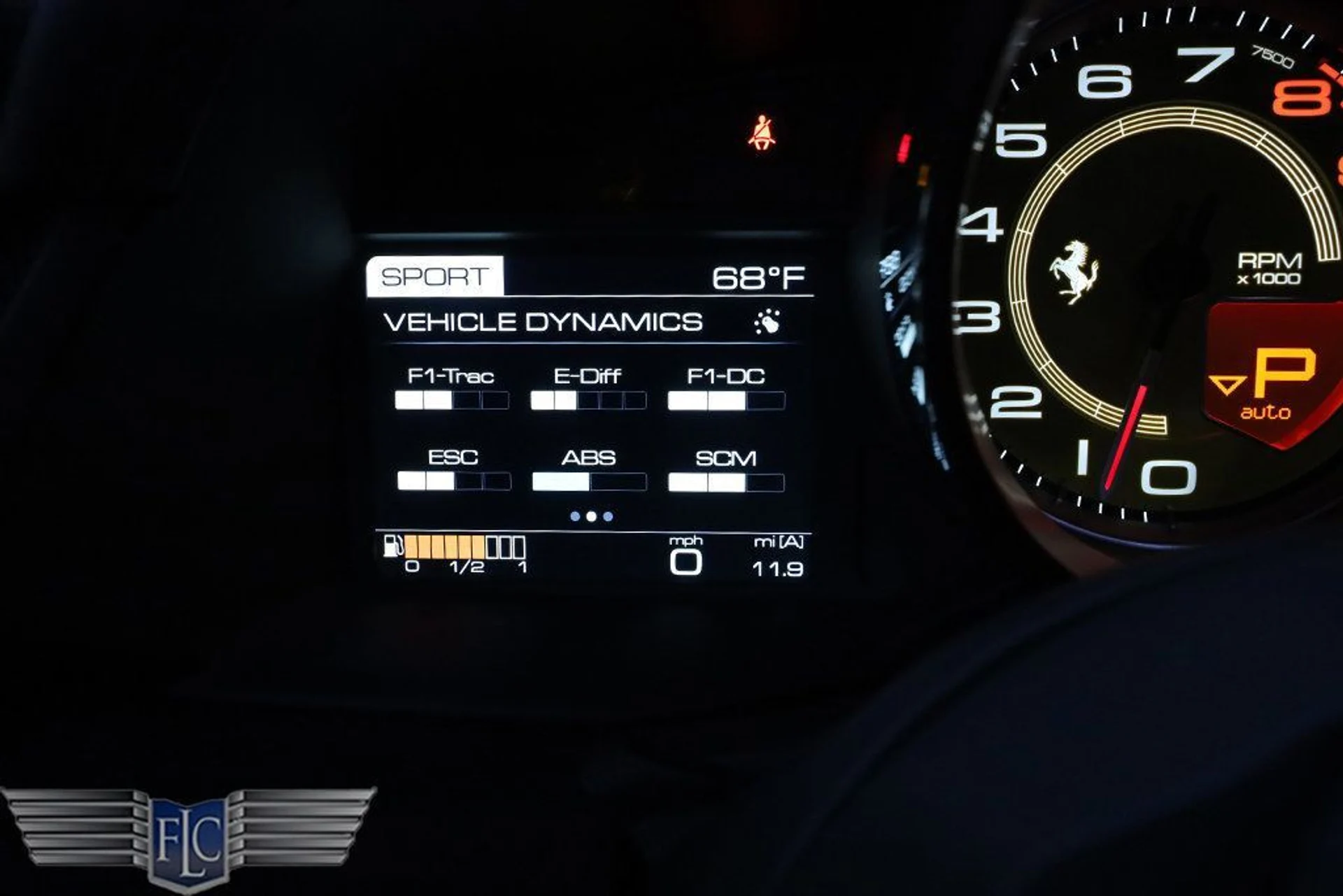
Task: Select the ABS setting
Action: (x=589, y=469)
